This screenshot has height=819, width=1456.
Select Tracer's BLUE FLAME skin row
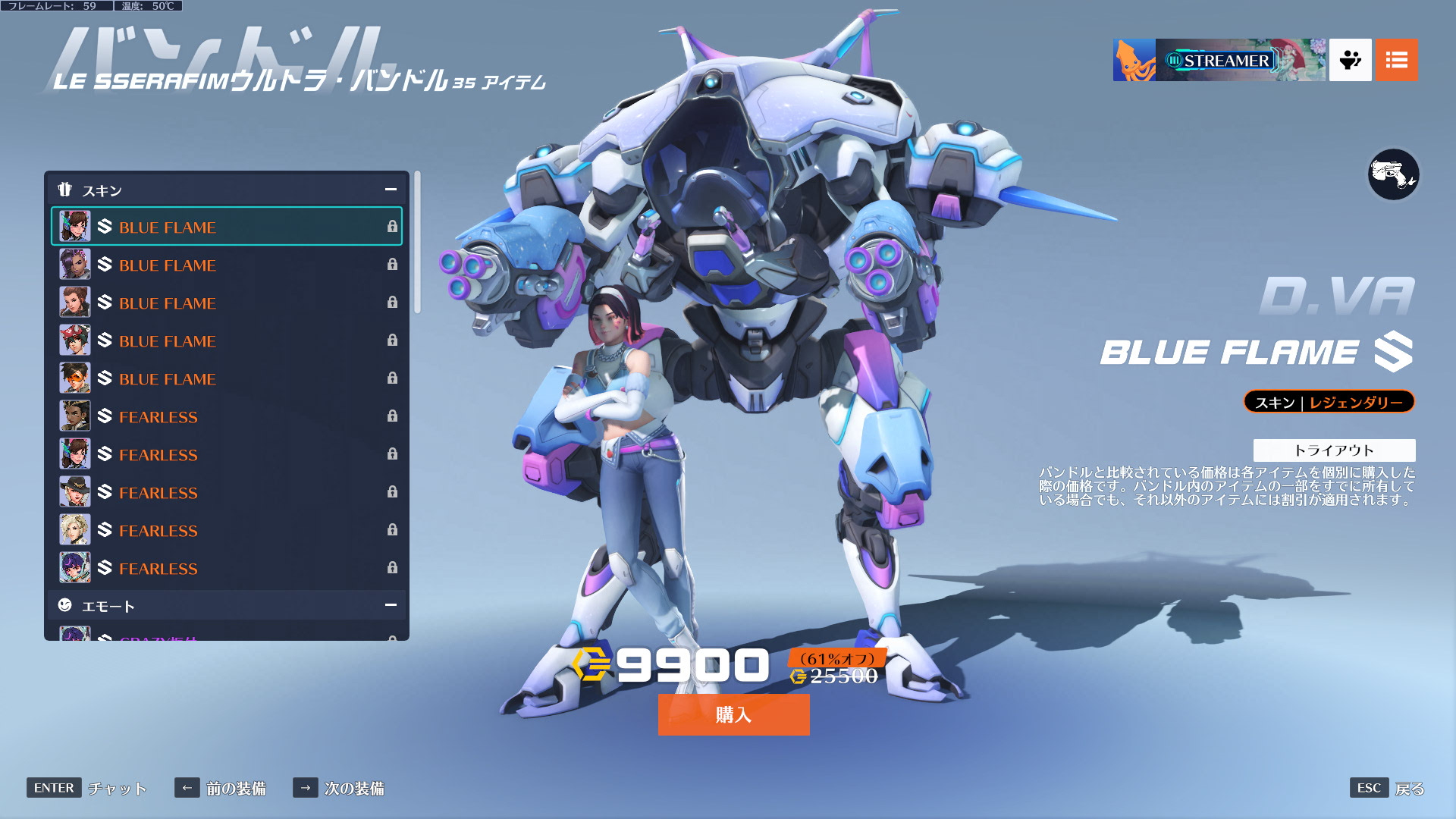coord(227,378)
